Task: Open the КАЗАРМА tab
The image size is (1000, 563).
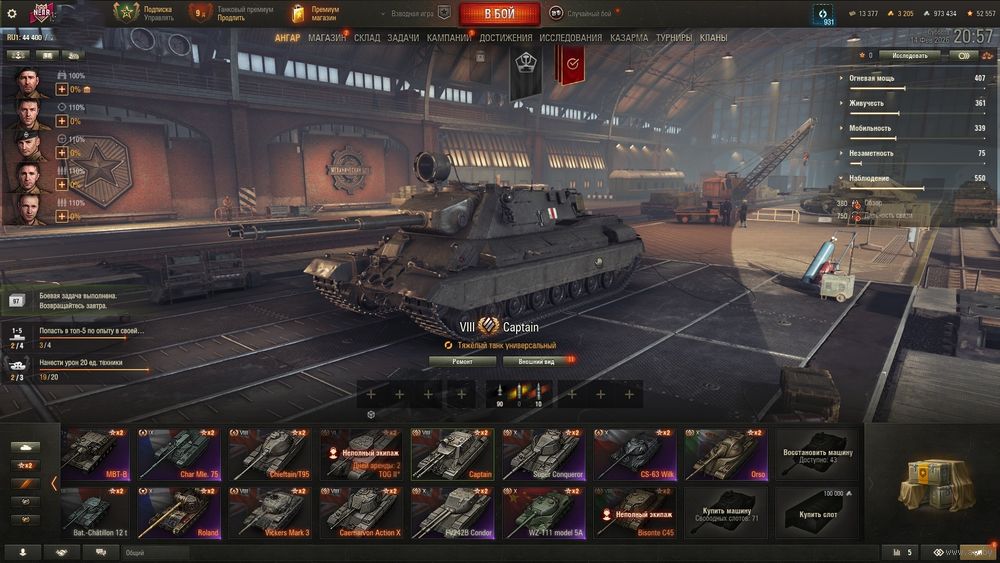Action: (629, 38)
